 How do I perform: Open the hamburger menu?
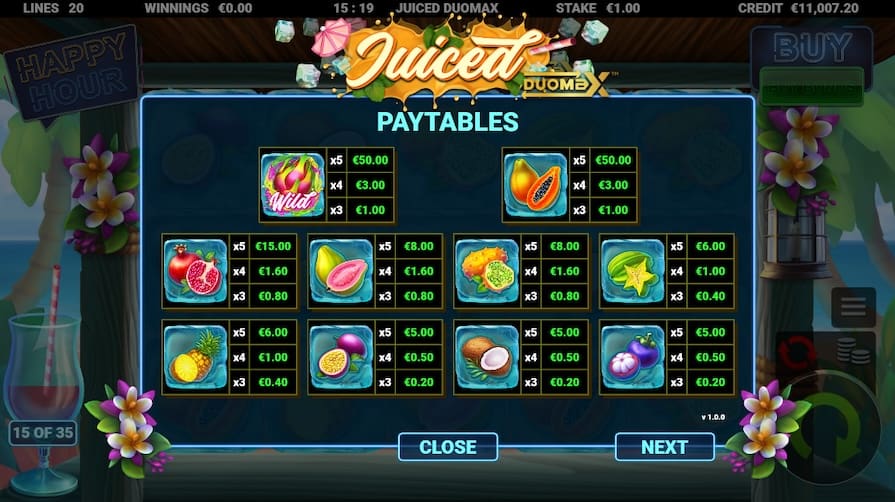click(x=853, y=307)
